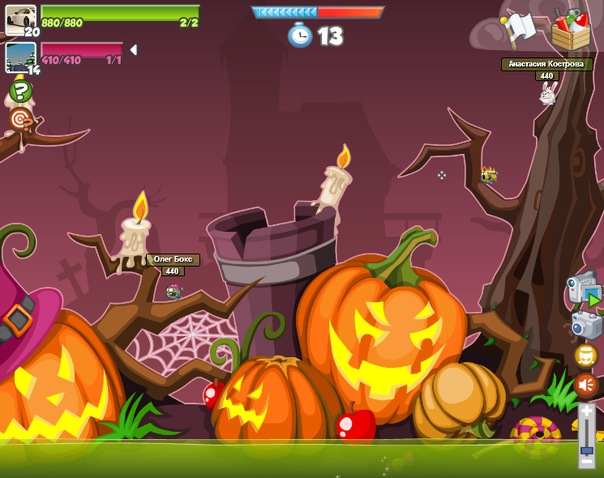Select the snowy landscape team avatar
The height and width of the screenshot is (478, 604).
[x=20, y=56]
